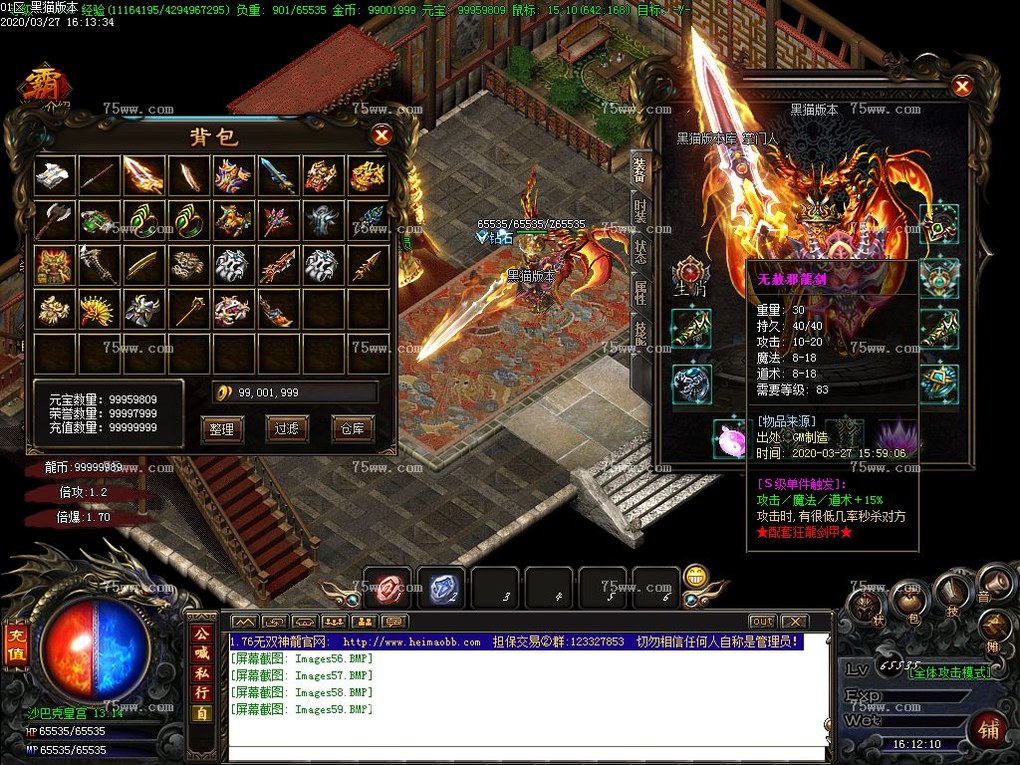1020x765 pixels.
Task: Close the 背包 inventory window
Action: (x=381, y=135)
